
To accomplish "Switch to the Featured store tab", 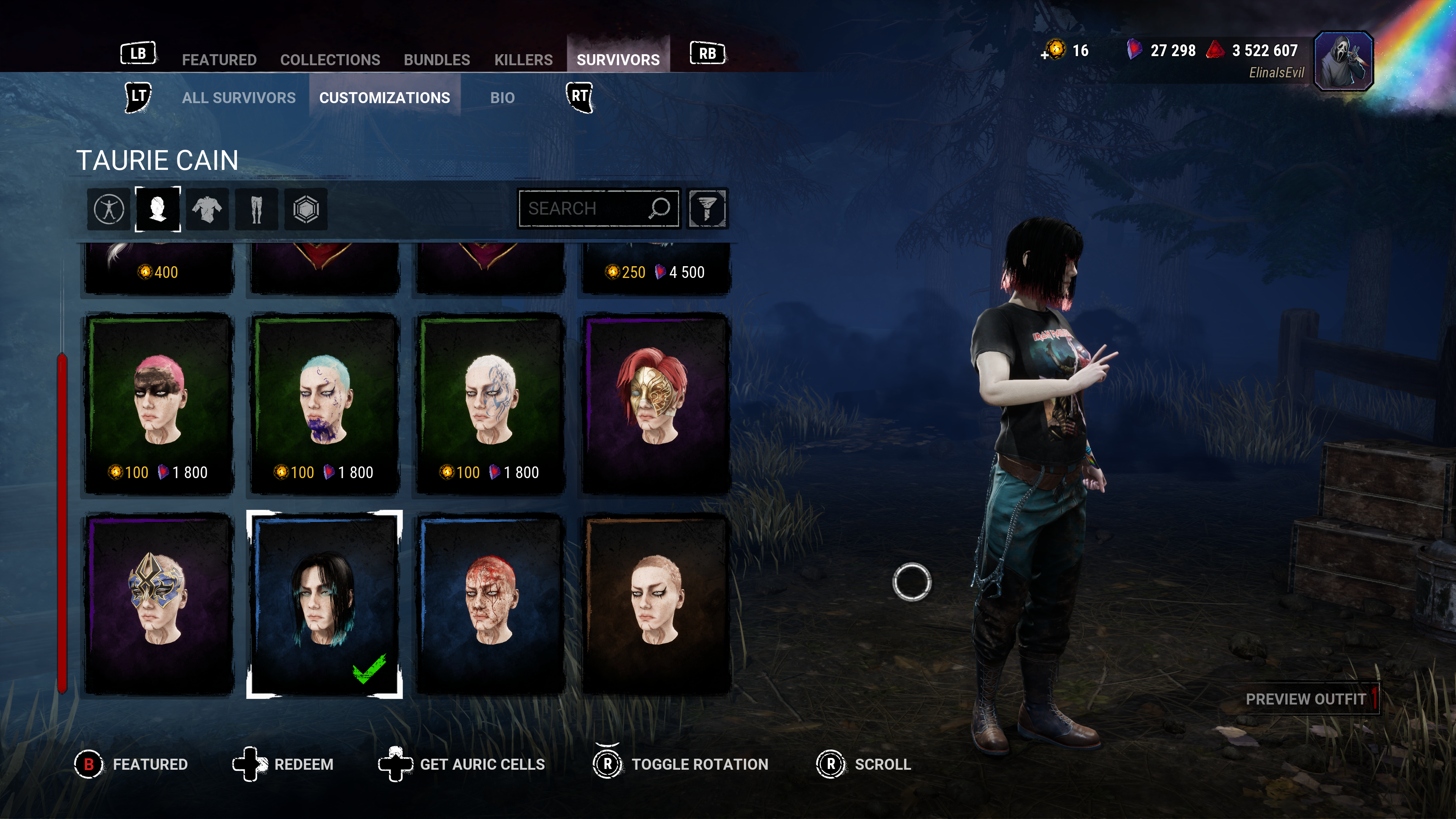I will coord(219,60).
